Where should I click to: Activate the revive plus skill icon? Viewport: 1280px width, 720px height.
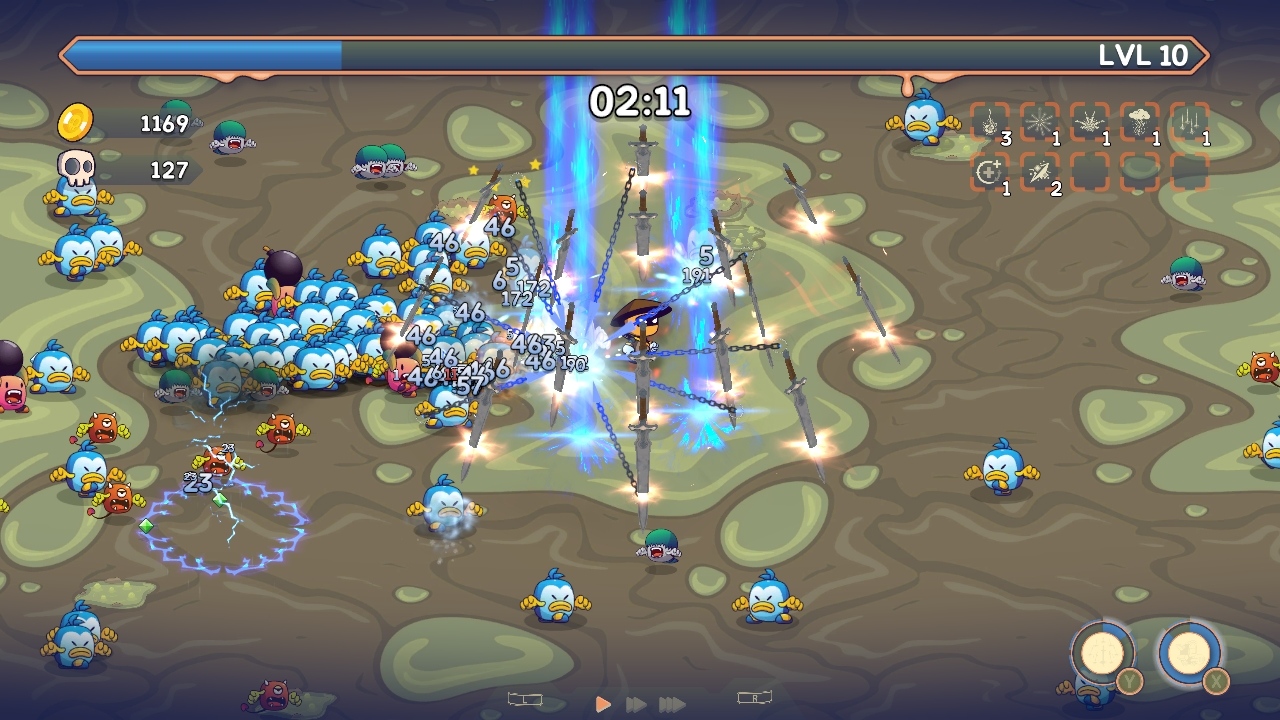pyautogui.click(x=989, y=172)
